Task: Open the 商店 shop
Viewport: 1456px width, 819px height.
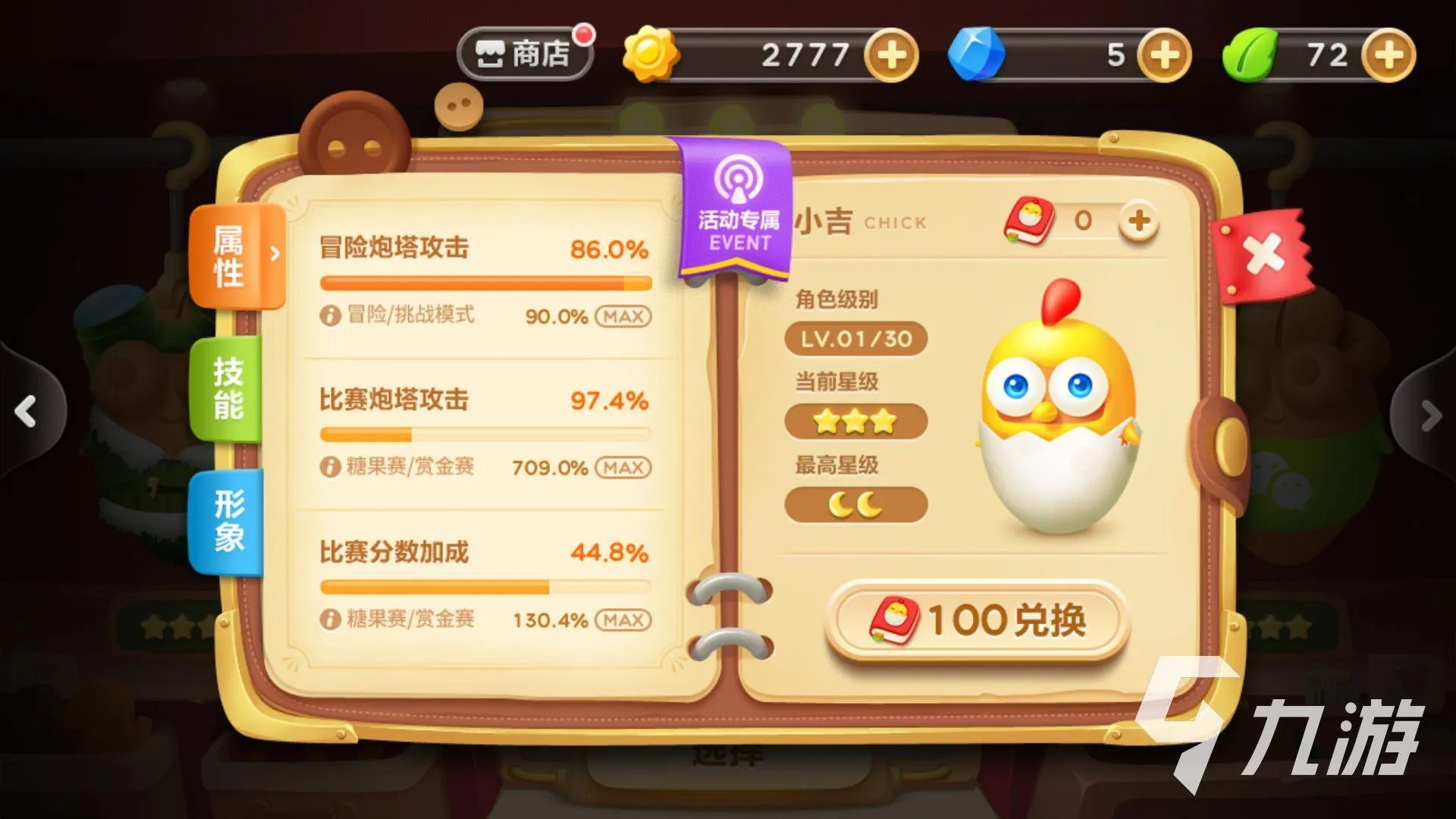Action: click(529, 54)
